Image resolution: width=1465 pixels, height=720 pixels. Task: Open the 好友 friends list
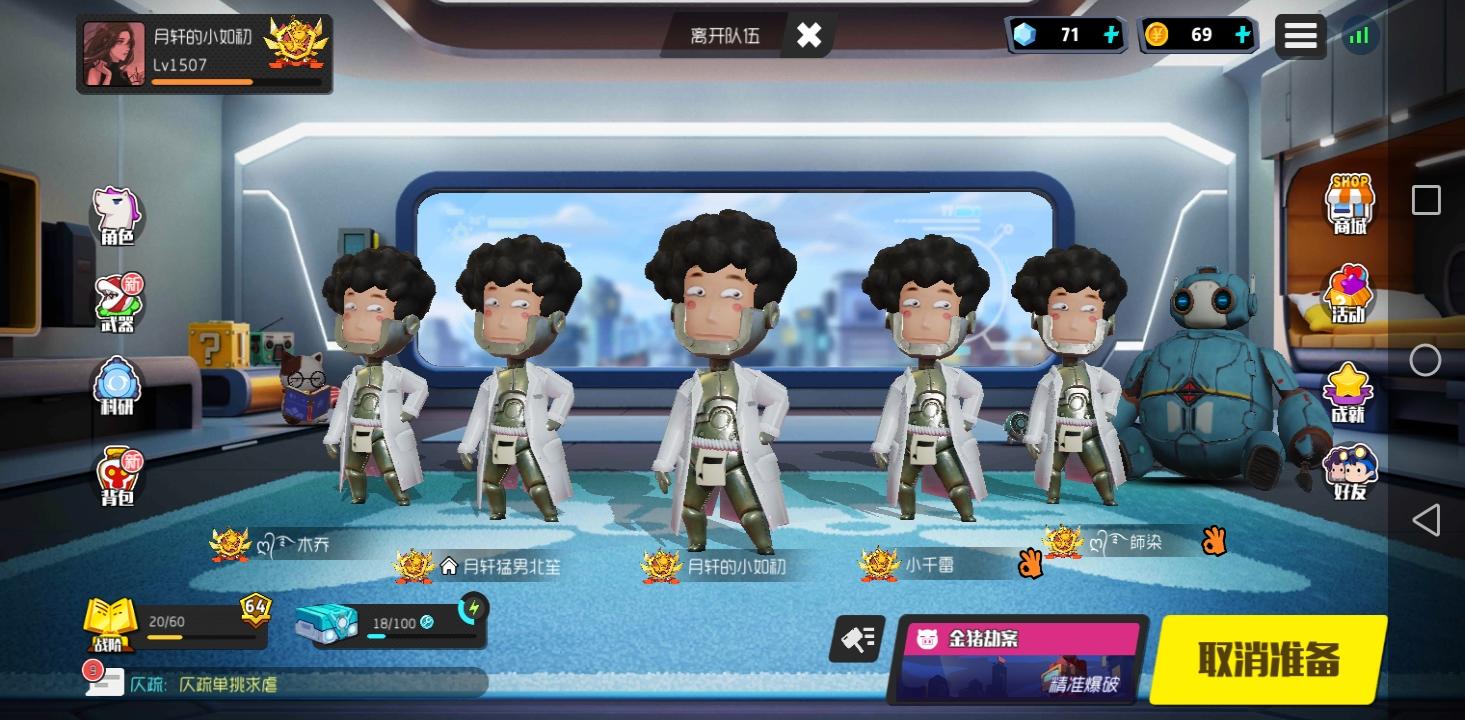click(x=1350, y=470)
